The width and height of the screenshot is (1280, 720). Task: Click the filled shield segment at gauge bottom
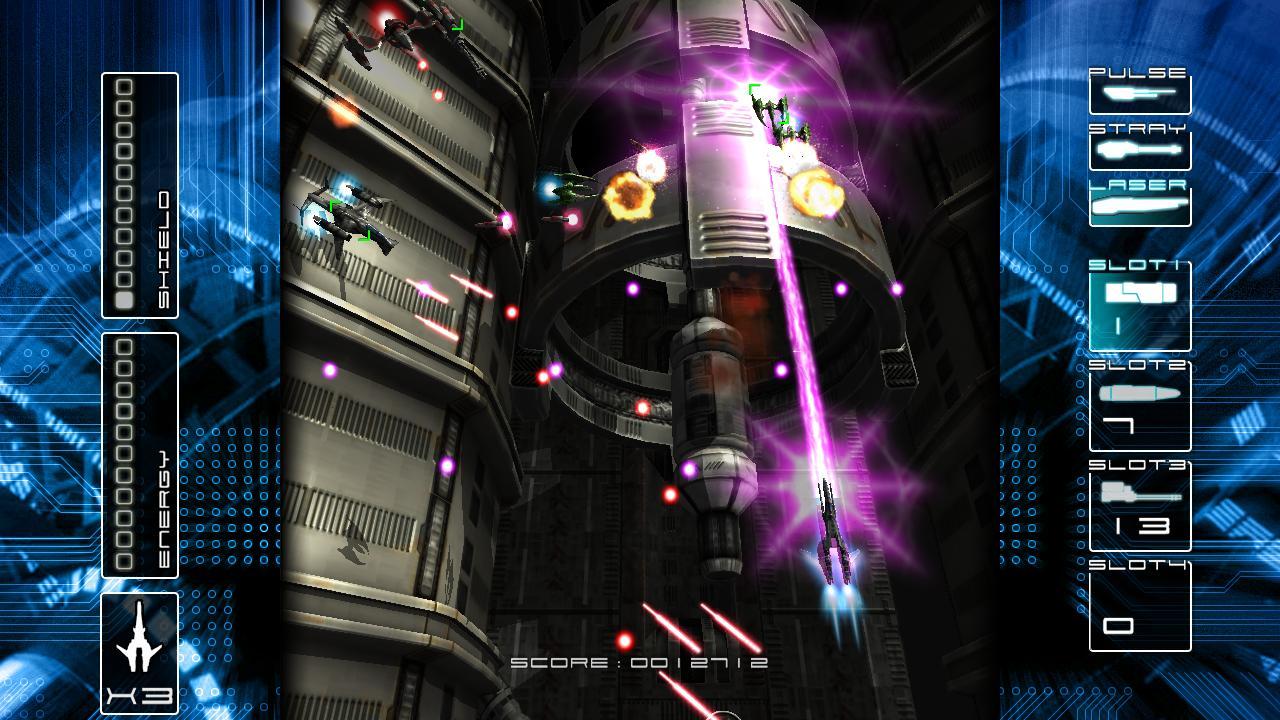coord(125,301)
